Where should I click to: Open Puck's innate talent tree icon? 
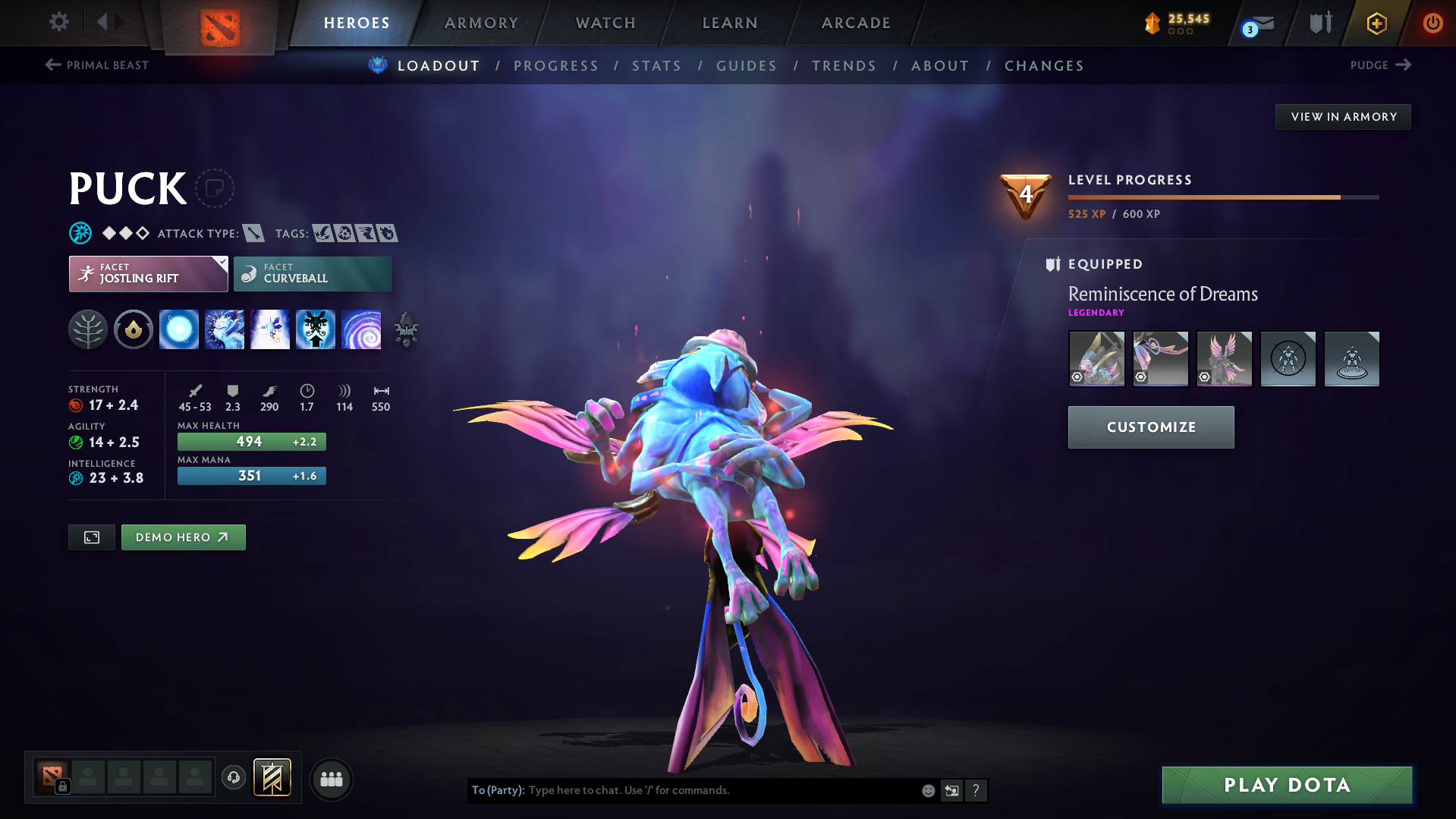pos(88,329)
